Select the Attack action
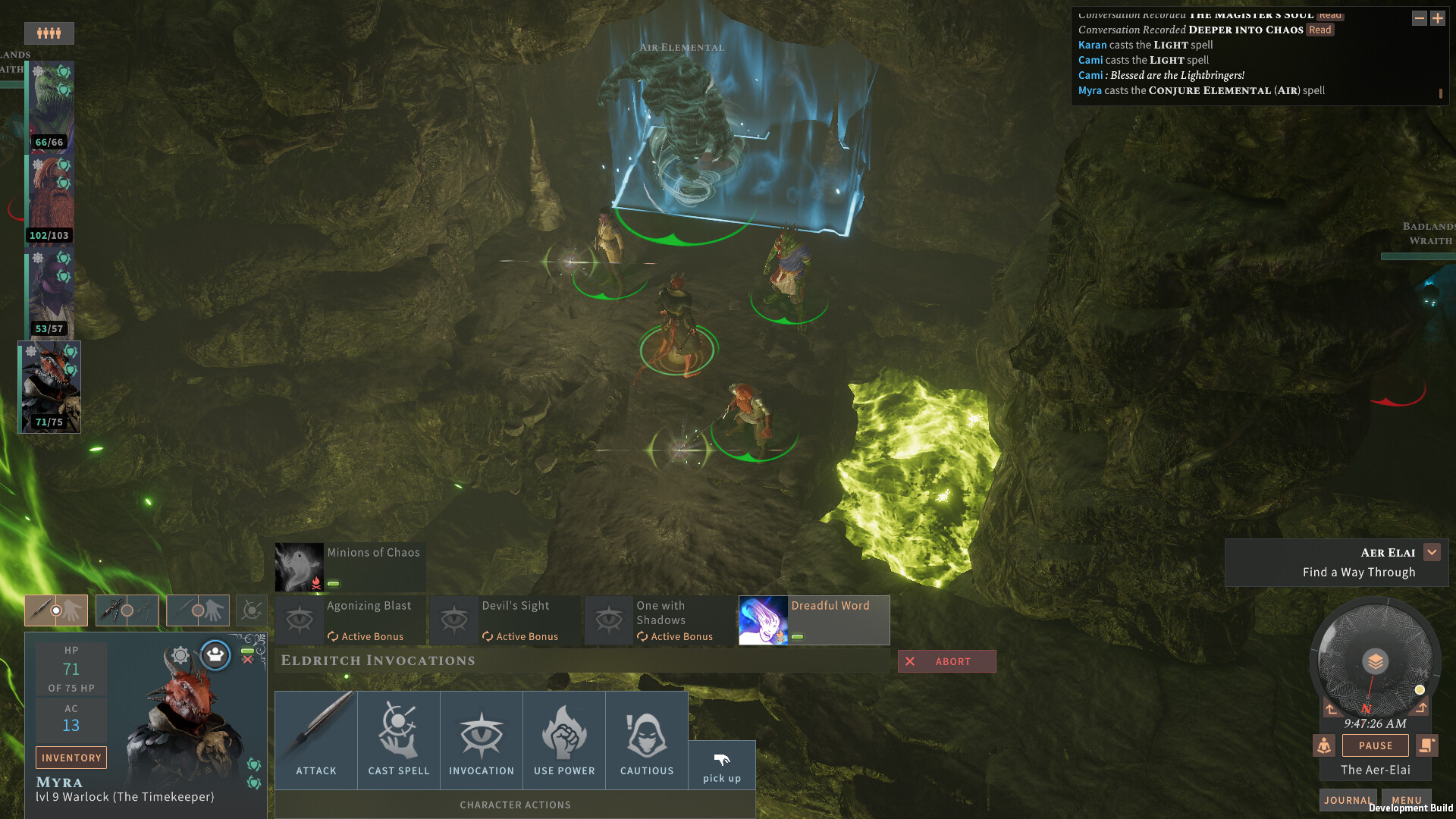The height and width of the screenshot is (819, 1456). coord(315,739)
